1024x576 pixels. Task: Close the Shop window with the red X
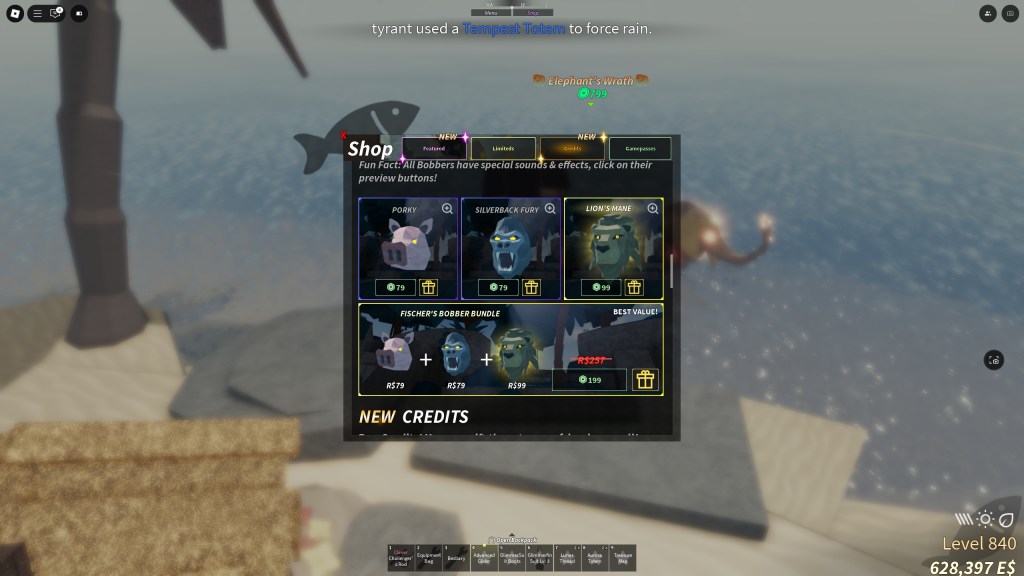click(345, 136)
